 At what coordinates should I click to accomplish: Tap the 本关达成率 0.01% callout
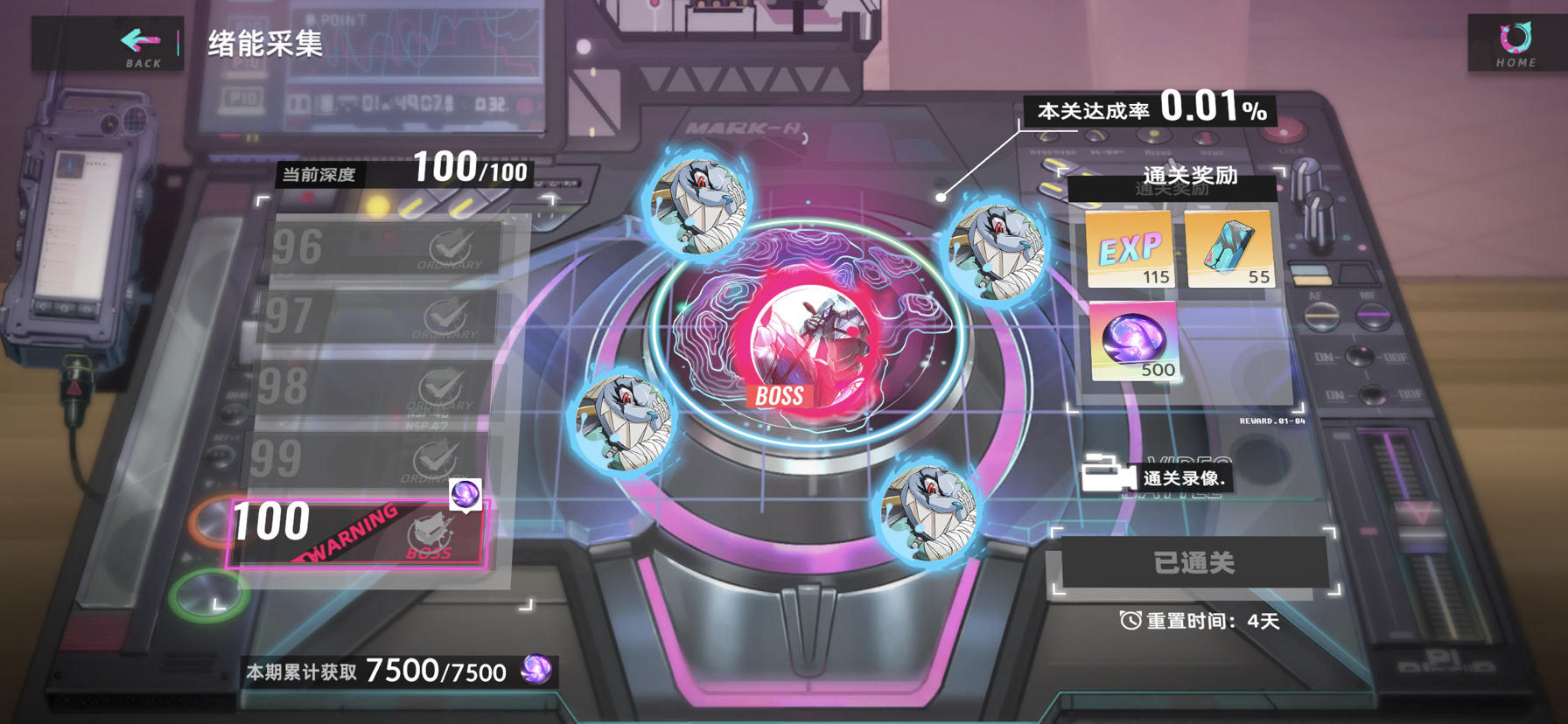1149,110
